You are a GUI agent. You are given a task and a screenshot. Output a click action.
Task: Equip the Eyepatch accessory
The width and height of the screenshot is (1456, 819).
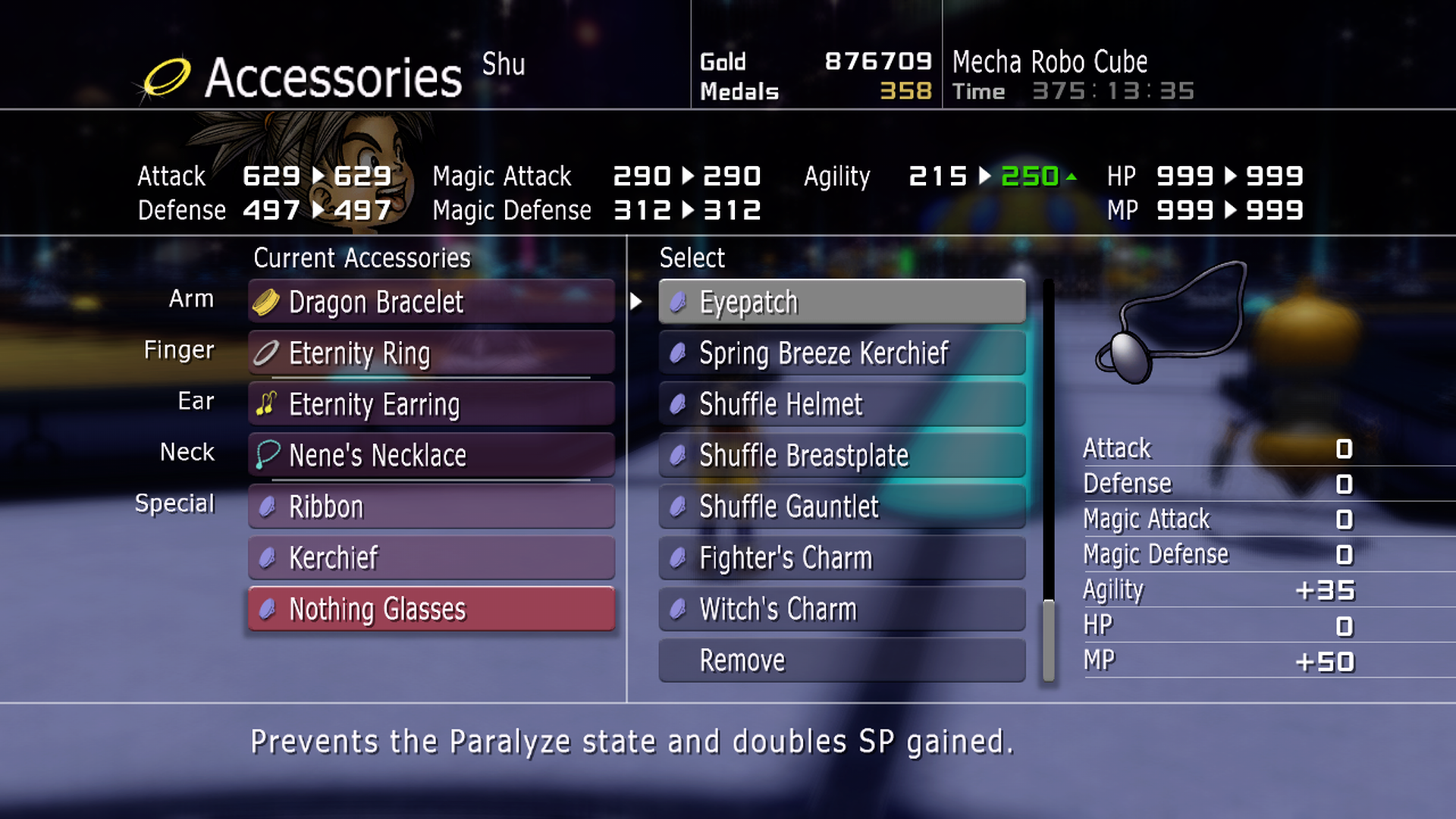(842, 302)
